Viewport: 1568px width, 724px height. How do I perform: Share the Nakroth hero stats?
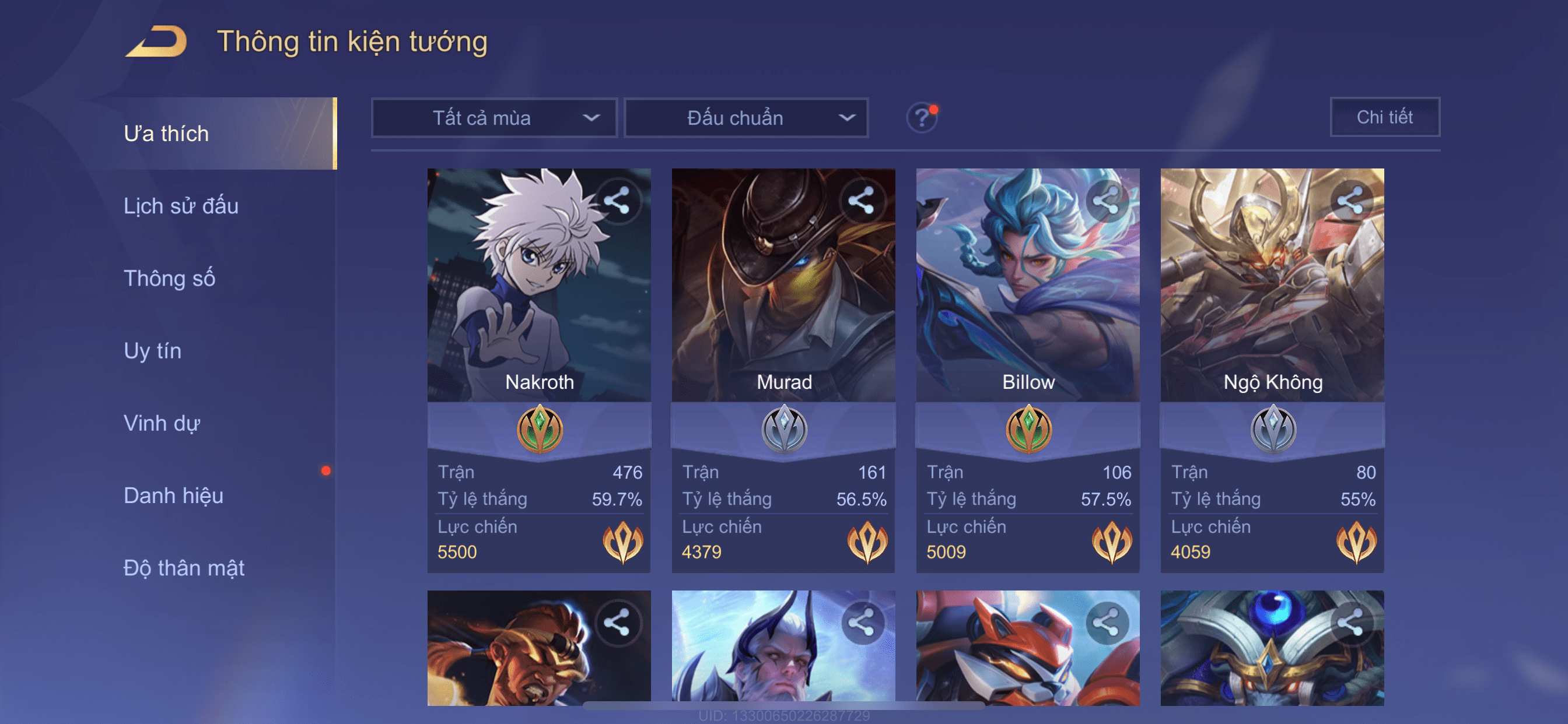tap(617, 200)
